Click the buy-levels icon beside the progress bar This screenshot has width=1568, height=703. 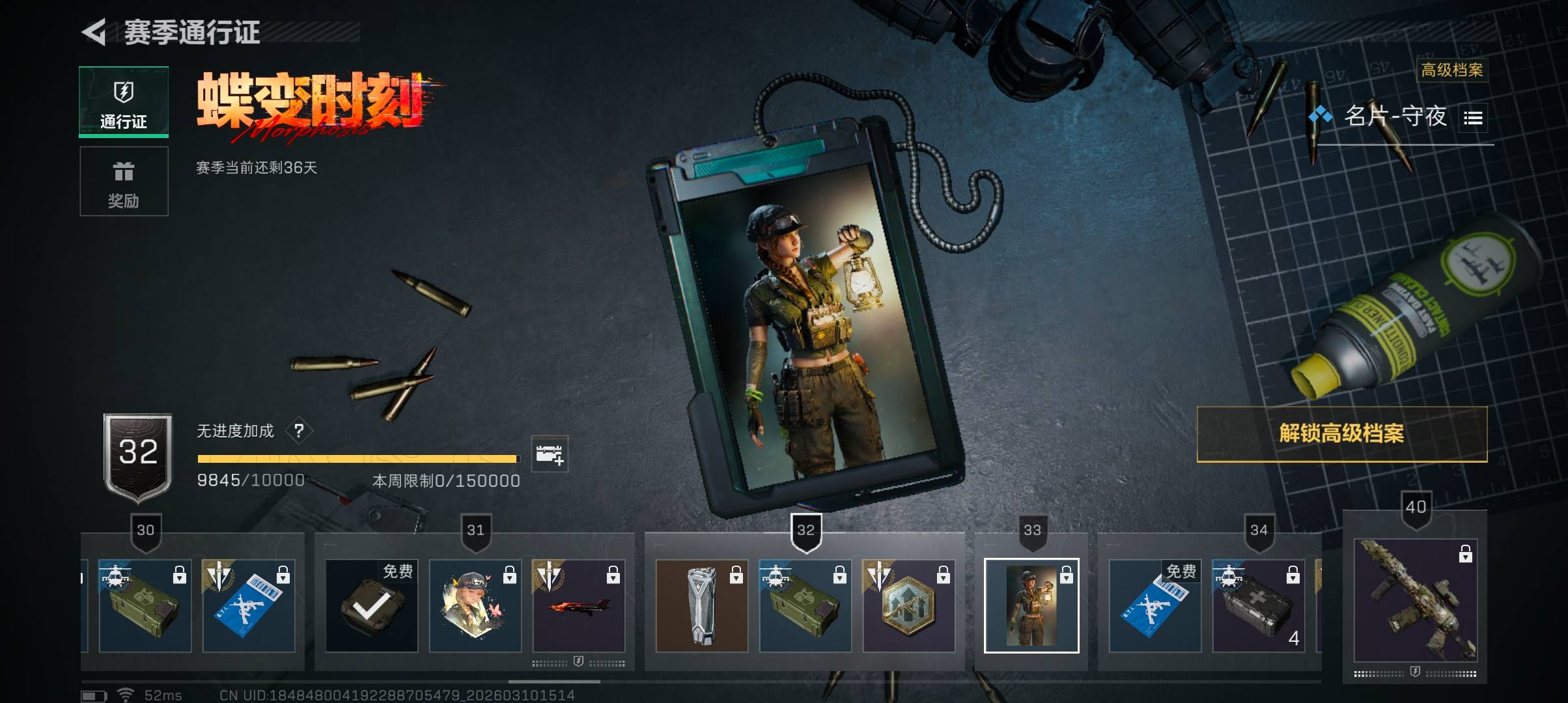(549, 454)
